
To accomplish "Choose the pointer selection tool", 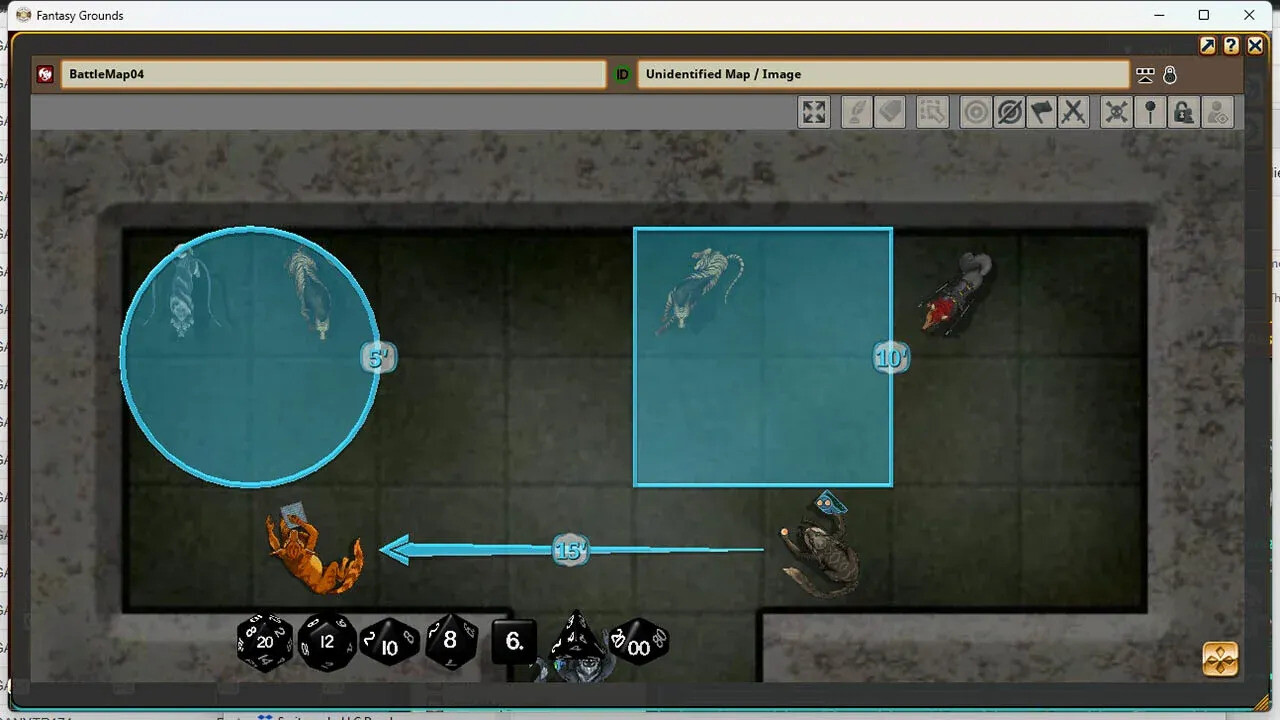I will click(932, 112).
